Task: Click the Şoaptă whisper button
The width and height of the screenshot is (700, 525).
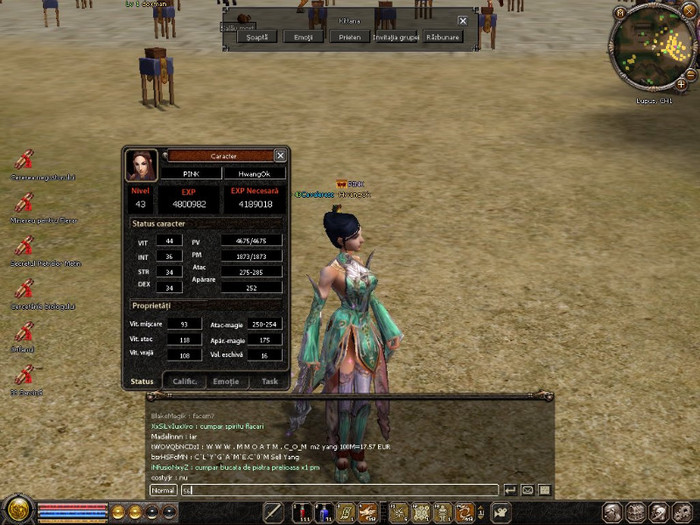Action: point(257,37)
